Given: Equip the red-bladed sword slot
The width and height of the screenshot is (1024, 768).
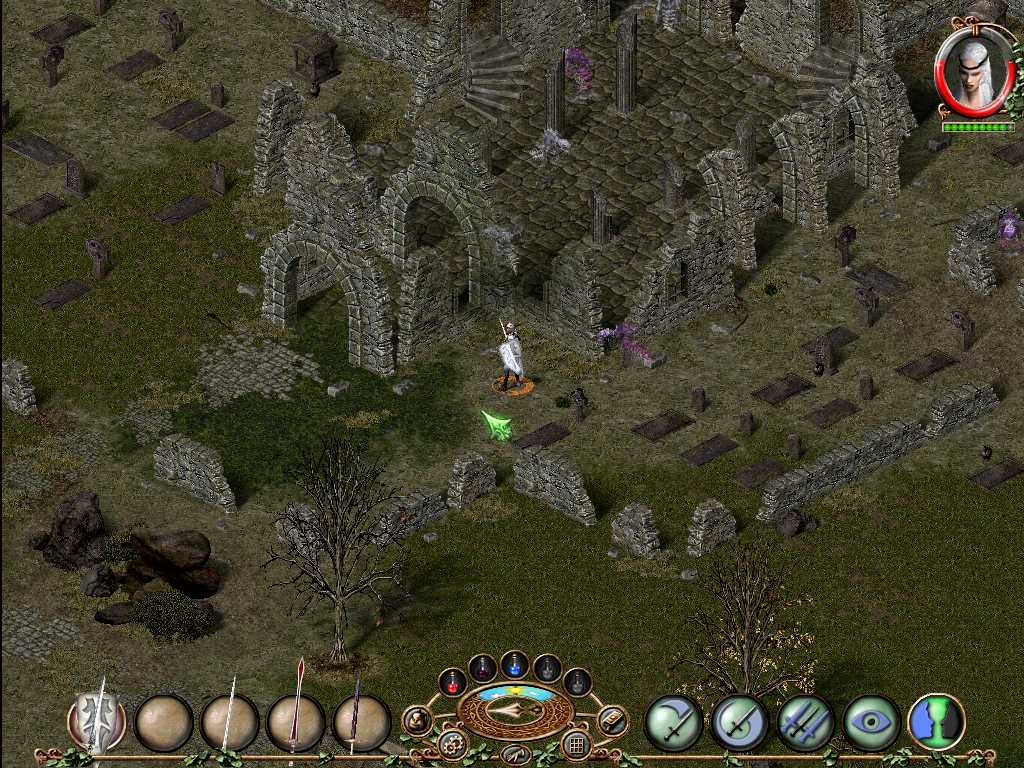Looking at the screenshot, I should pyautogui.click(x=296, y=722).
